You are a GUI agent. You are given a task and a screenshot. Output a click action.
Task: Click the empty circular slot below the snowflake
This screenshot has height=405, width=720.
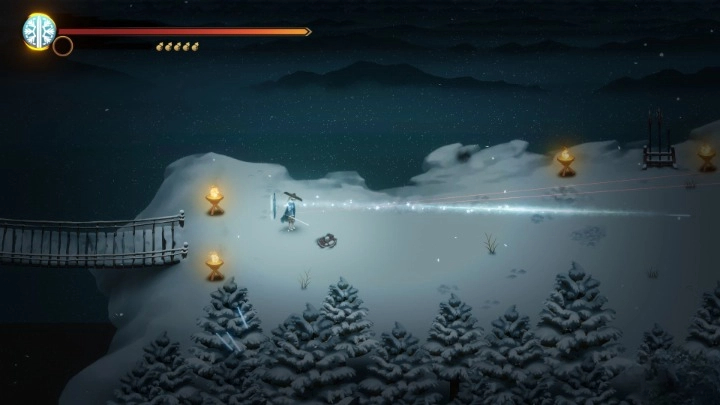(63, 46)
